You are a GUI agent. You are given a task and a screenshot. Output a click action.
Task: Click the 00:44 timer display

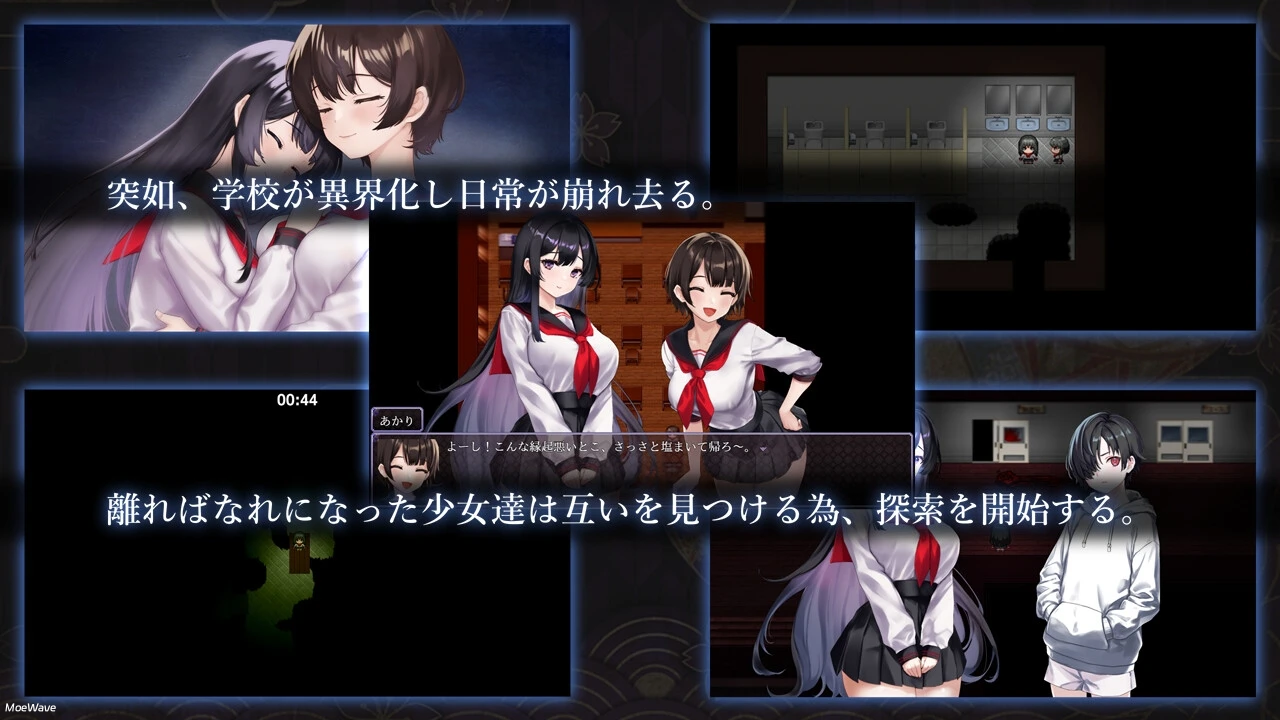pos(297,399)
